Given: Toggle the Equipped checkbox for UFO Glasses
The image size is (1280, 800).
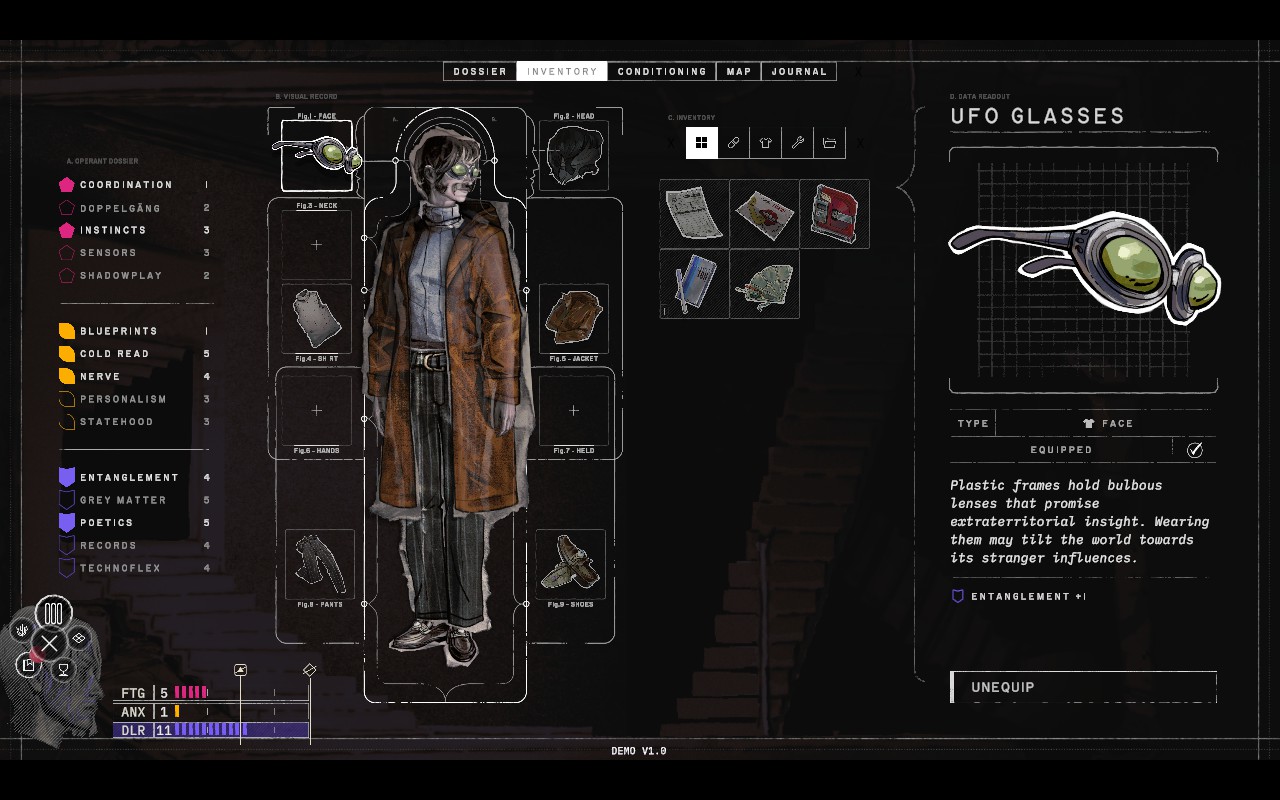Looking at the screenshot, I should [x=1194, y=449].
